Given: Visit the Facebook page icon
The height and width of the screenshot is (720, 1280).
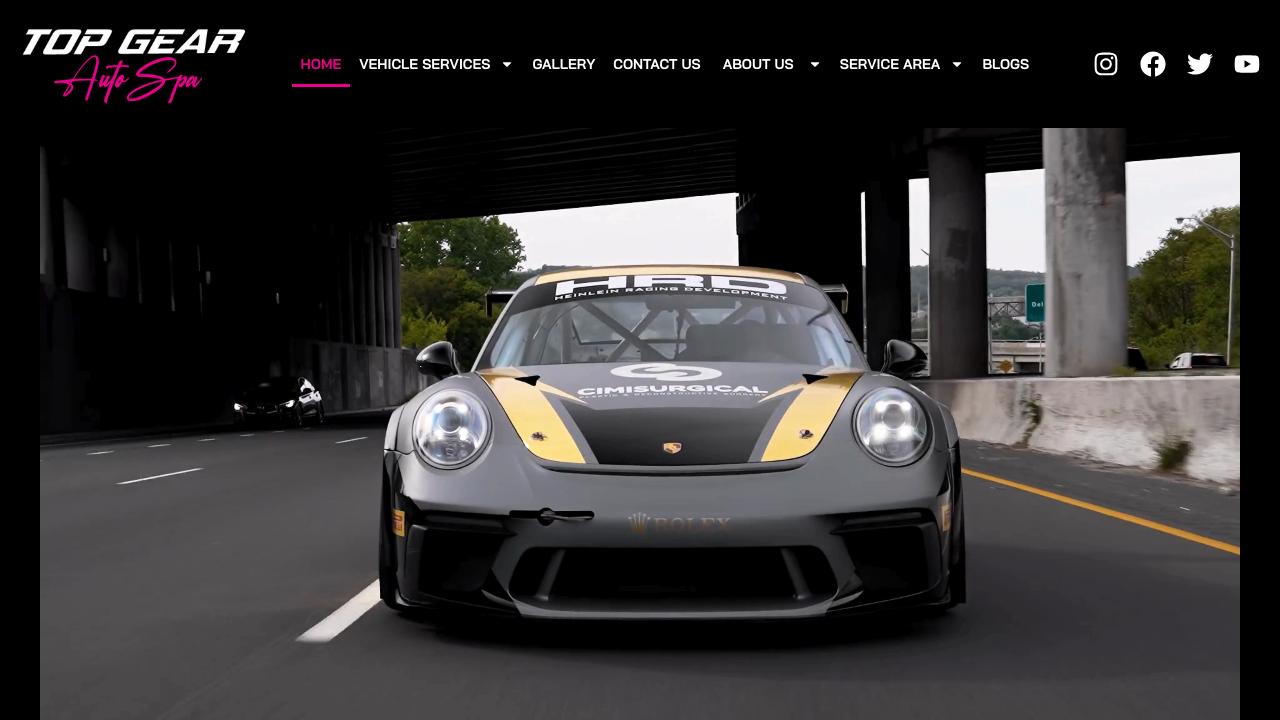Looking at the screenshot, I should (x=1152, y=64).
